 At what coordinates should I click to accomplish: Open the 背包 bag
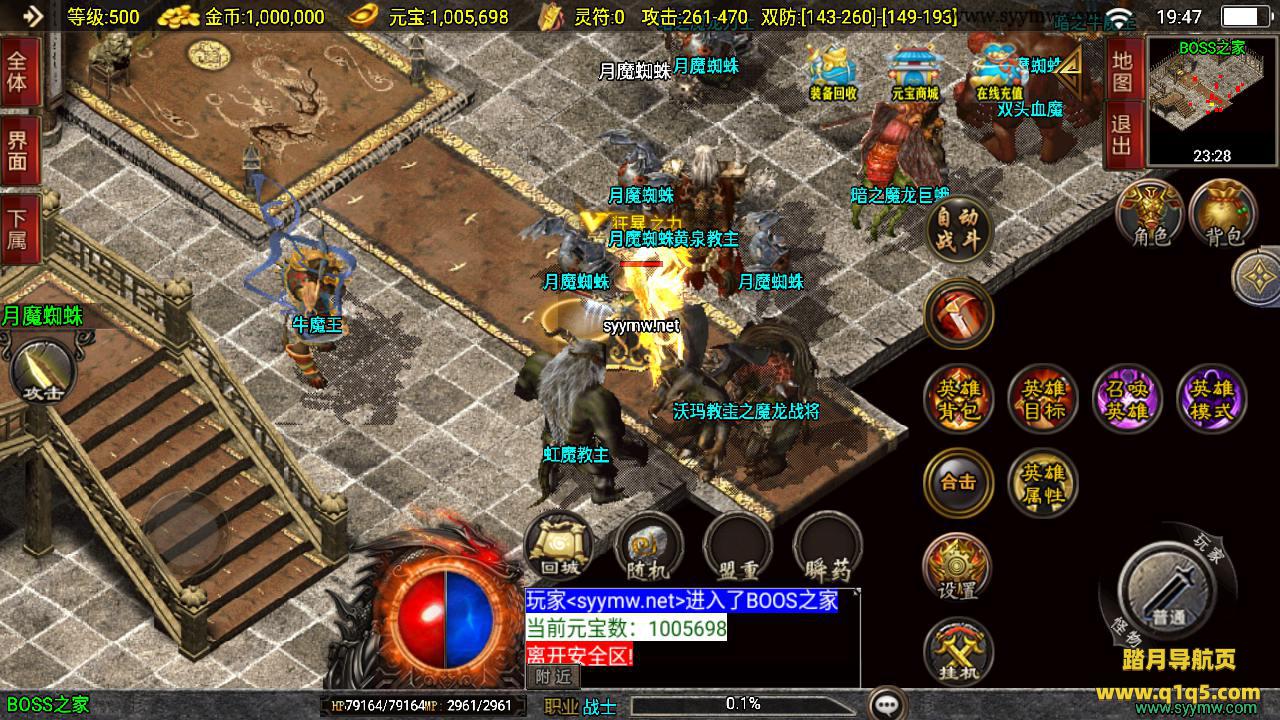point(1224,213)
